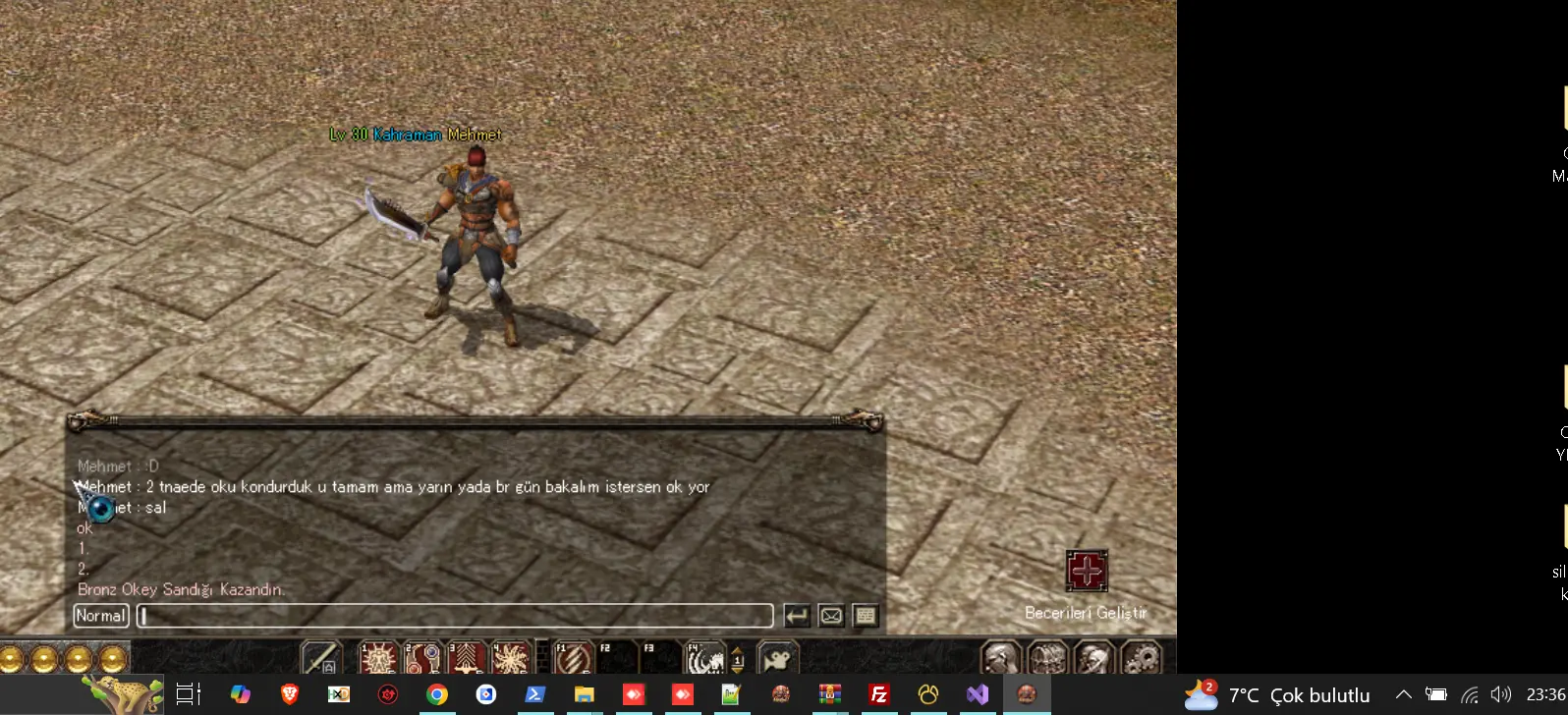Trigger the skill in quickslot 3
Screen dimensions: 1568x715
tap(467, 658)
